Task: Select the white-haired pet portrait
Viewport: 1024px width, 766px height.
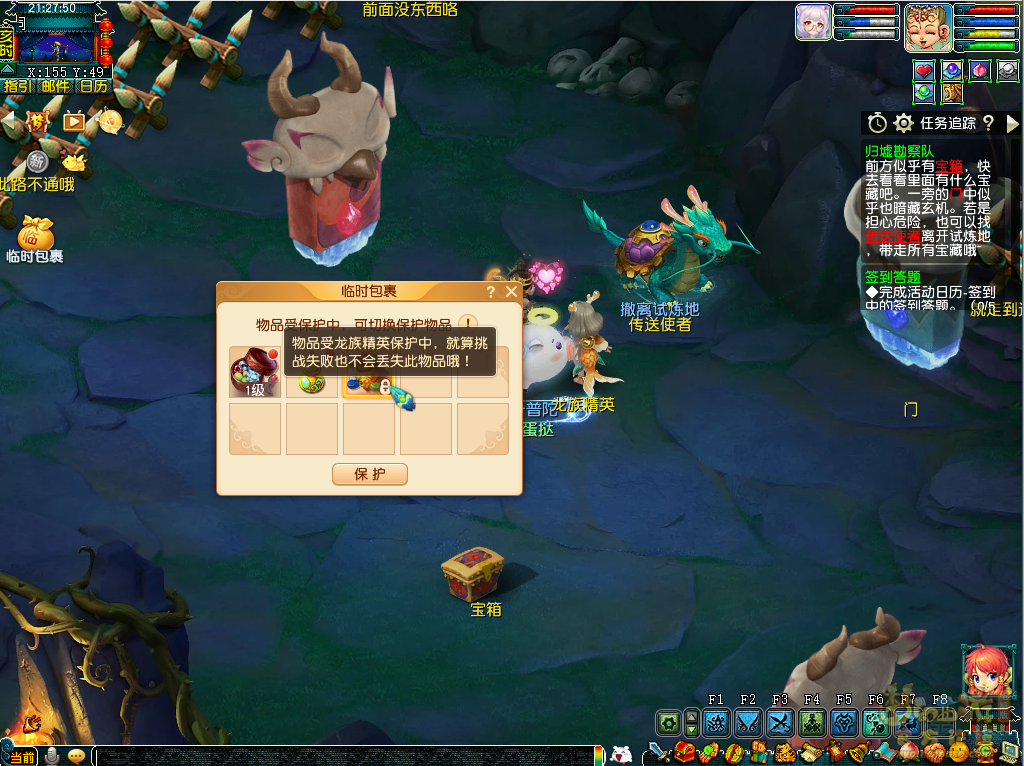Action: click(813, 22)
